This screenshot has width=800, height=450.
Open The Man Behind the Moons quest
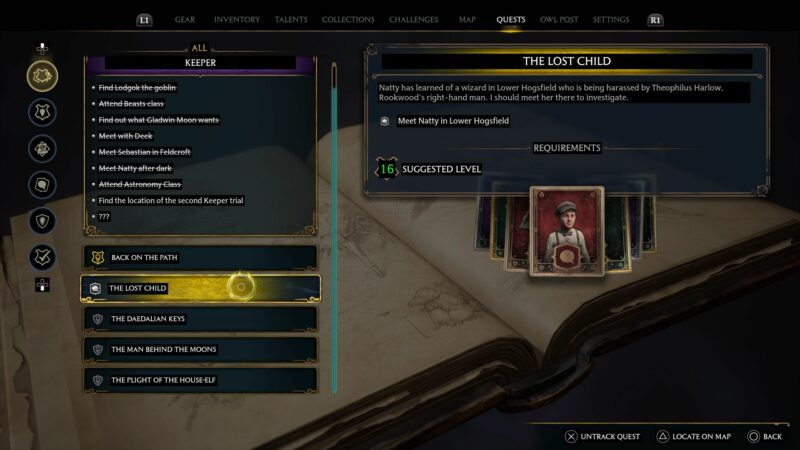coord(200,349)
